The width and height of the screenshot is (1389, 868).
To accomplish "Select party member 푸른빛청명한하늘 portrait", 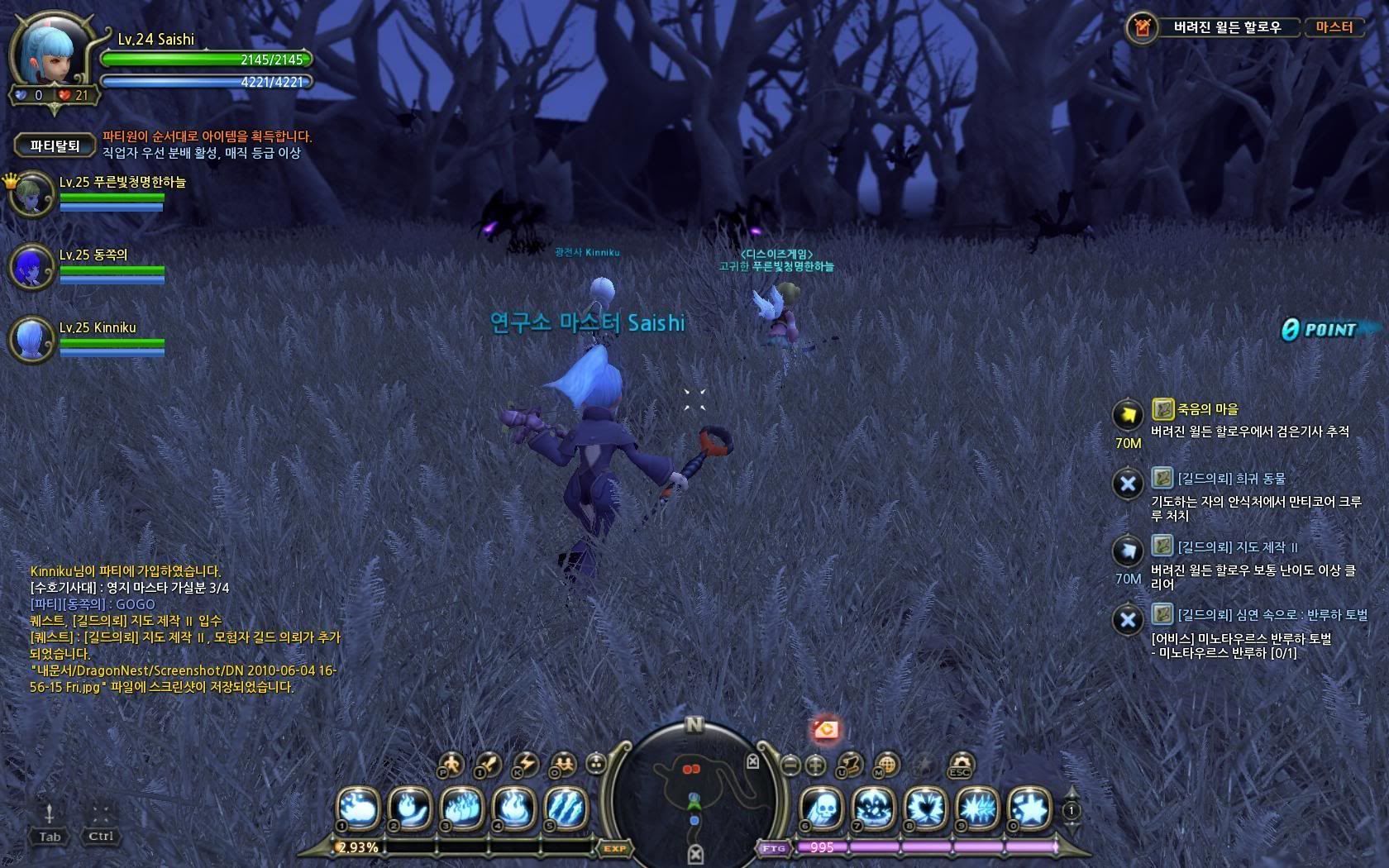I will click(32, 195).
